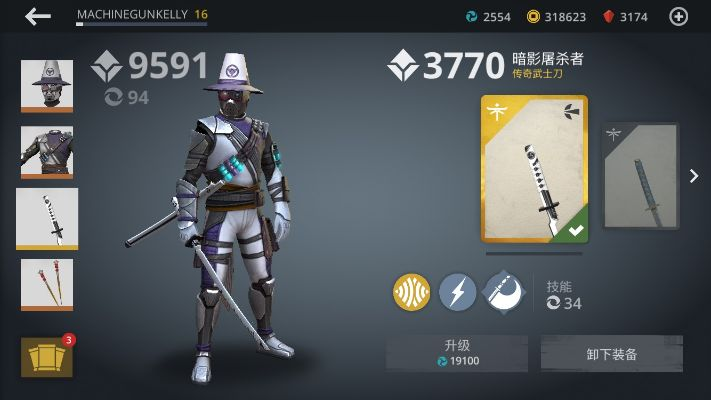Tap the blade slash skill icon
The height and width of the screenshot is (400, 711).
click(x=503, y=293)
